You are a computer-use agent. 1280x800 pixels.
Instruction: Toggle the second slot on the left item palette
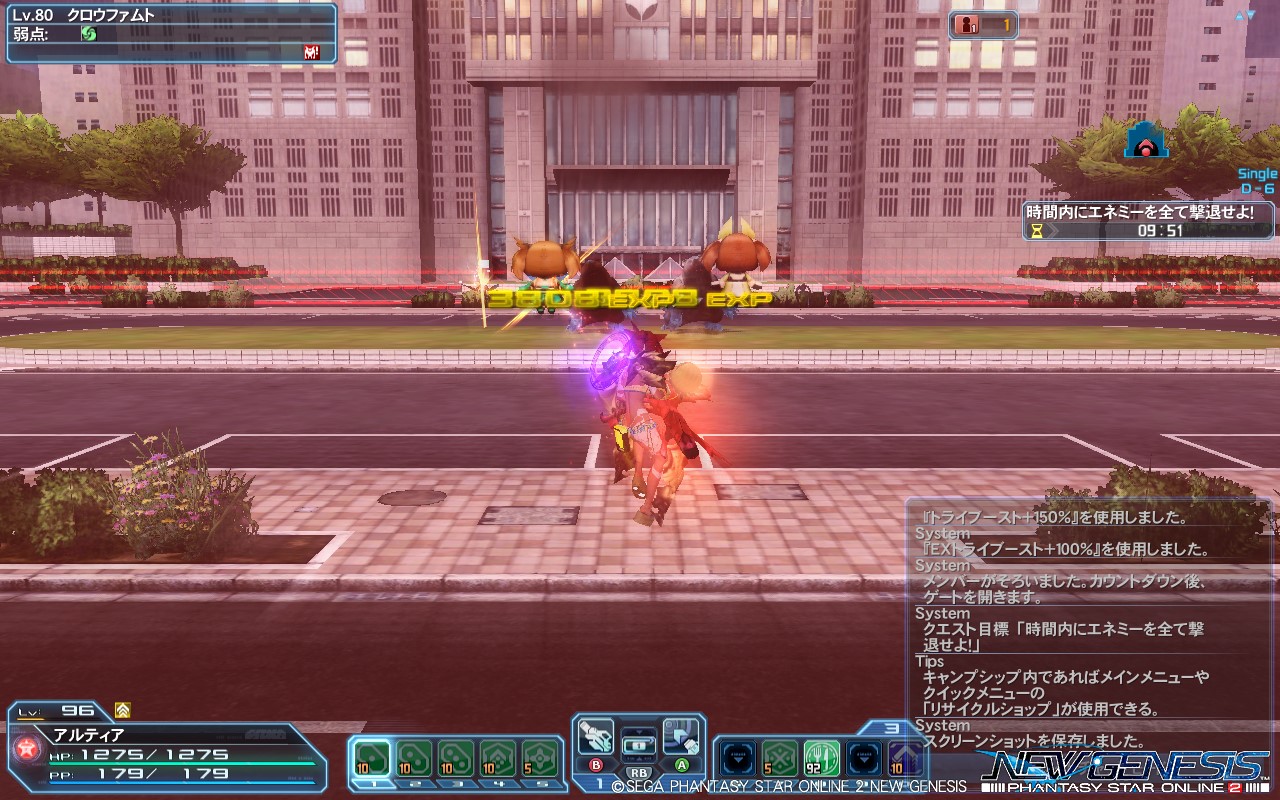[414, 758]
